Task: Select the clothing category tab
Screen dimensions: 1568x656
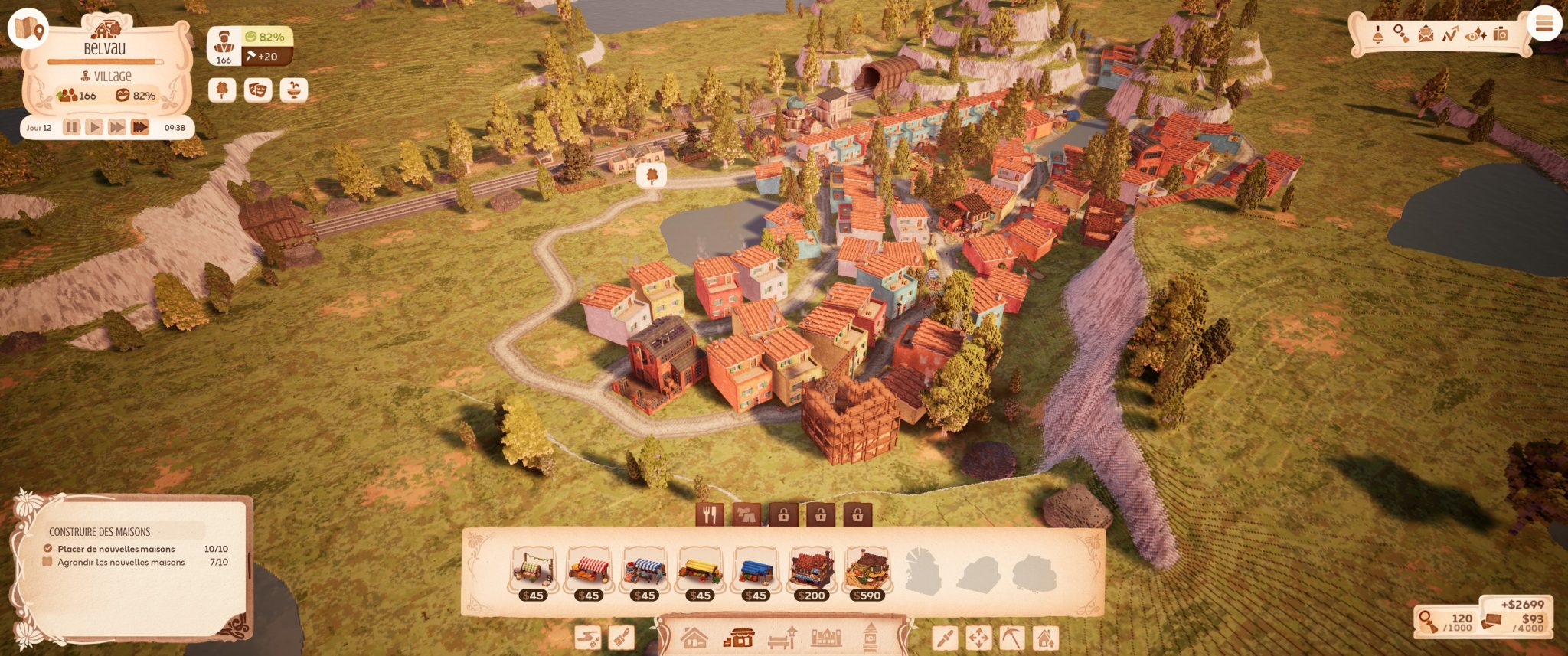Action: coord(746,514)
